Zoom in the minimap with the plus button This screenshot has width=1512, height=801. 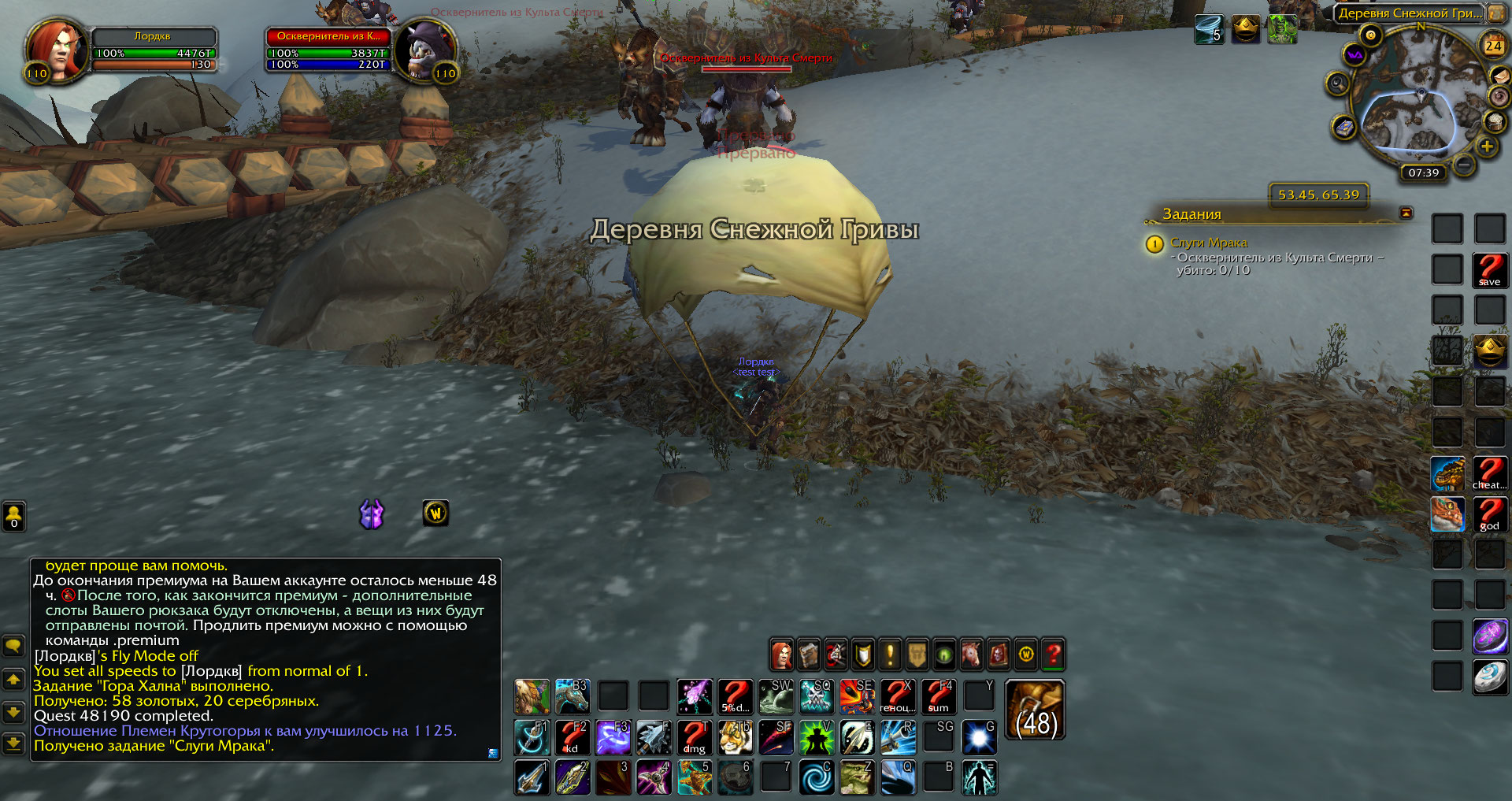tap(1487, 146)
